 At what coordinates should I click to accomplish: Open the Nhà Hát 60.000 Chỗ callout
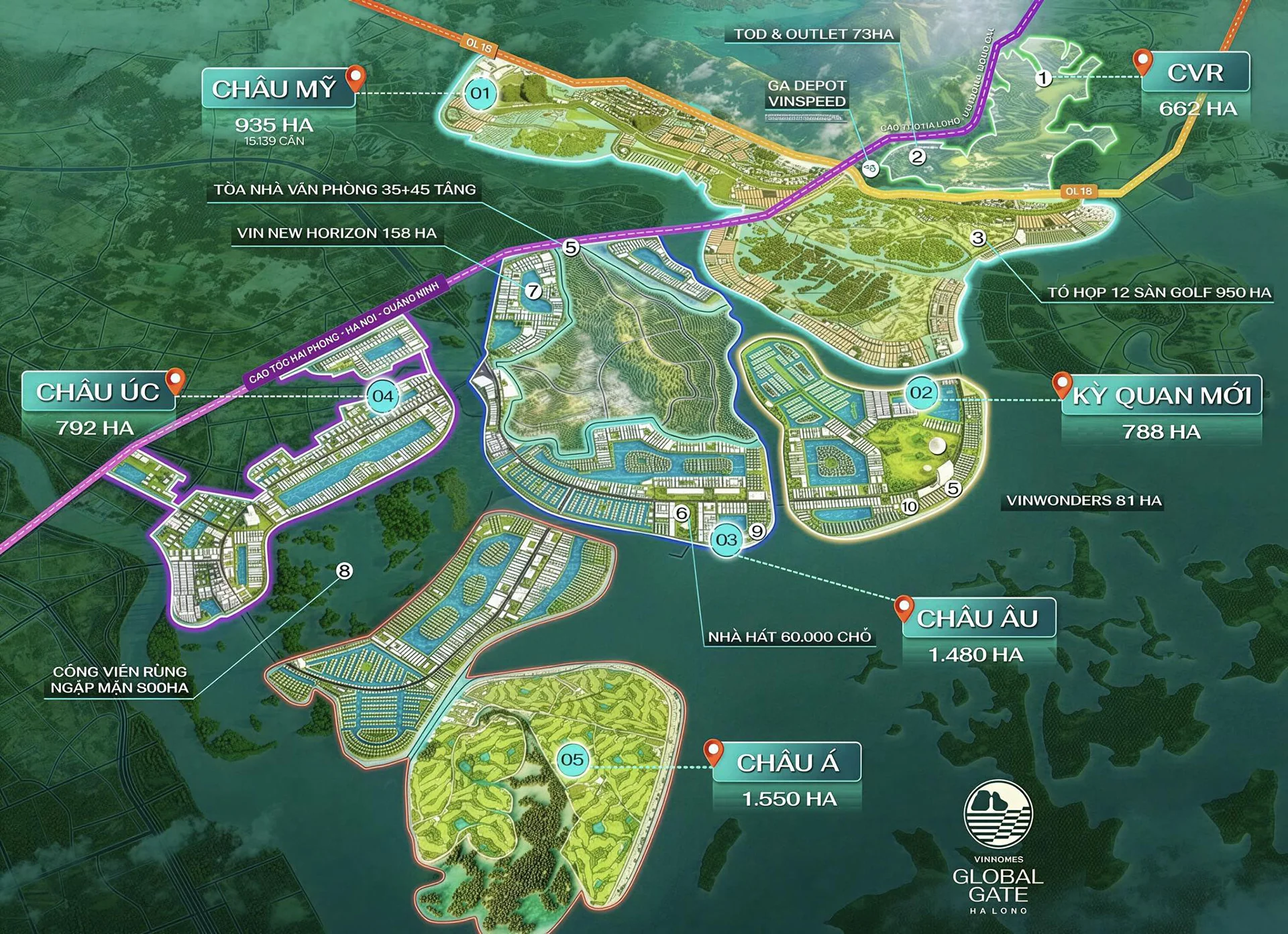(x=790, y=637)
